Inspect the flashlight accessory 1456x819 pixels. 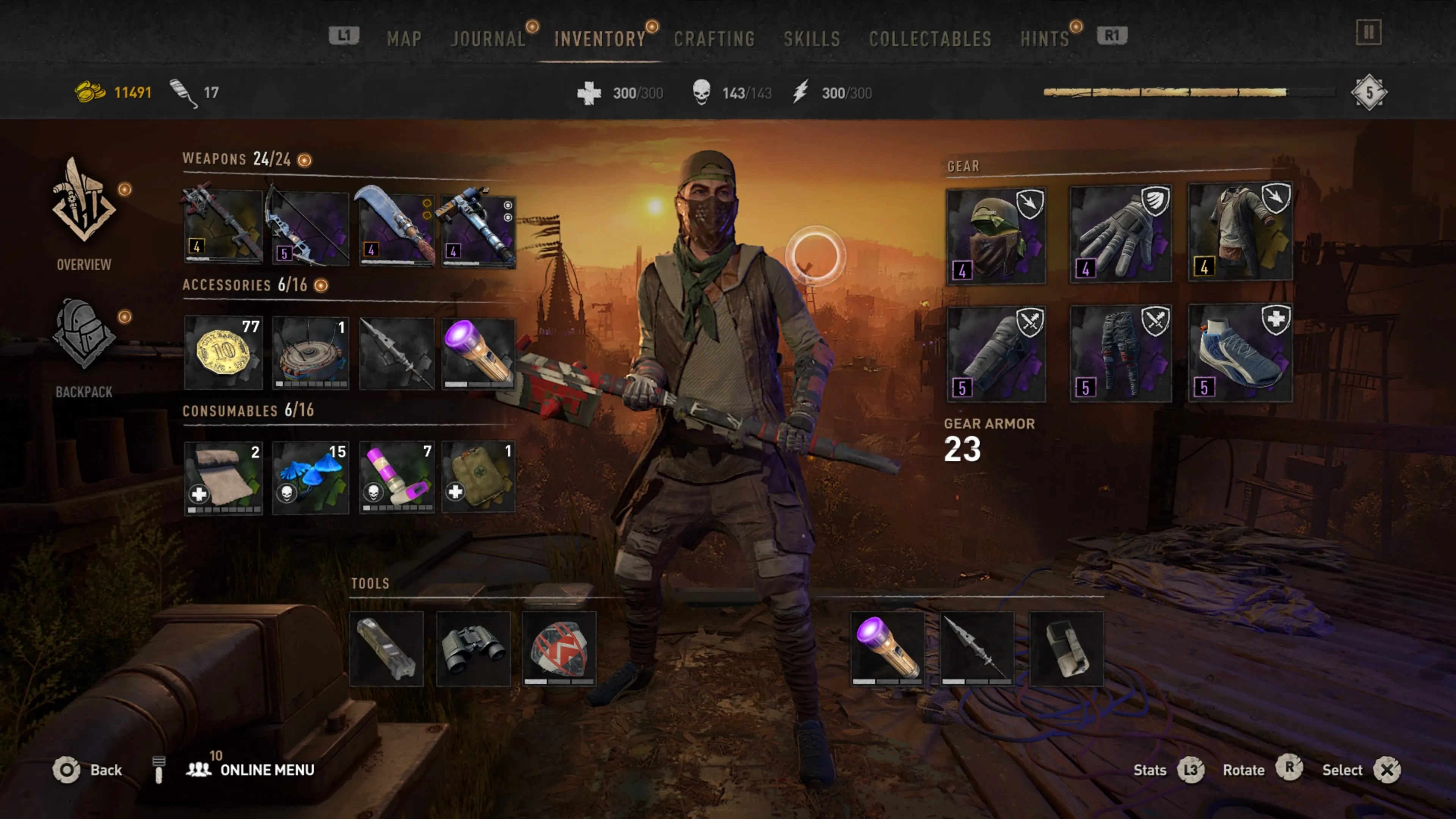(x=478, y=353)
